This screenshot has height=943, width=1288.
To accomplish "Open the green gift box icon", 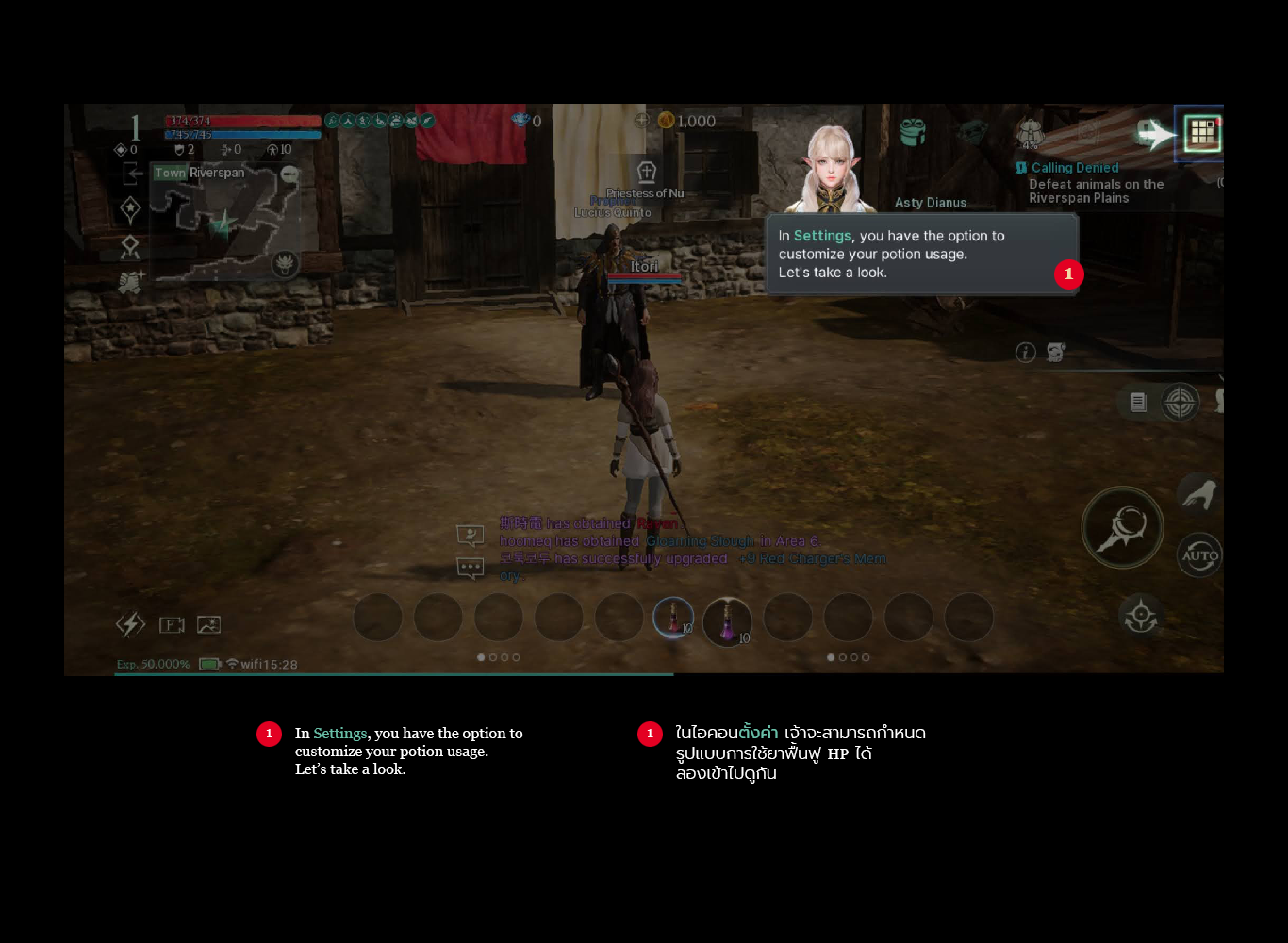I will pyautogui.click(x=912, y=132).
